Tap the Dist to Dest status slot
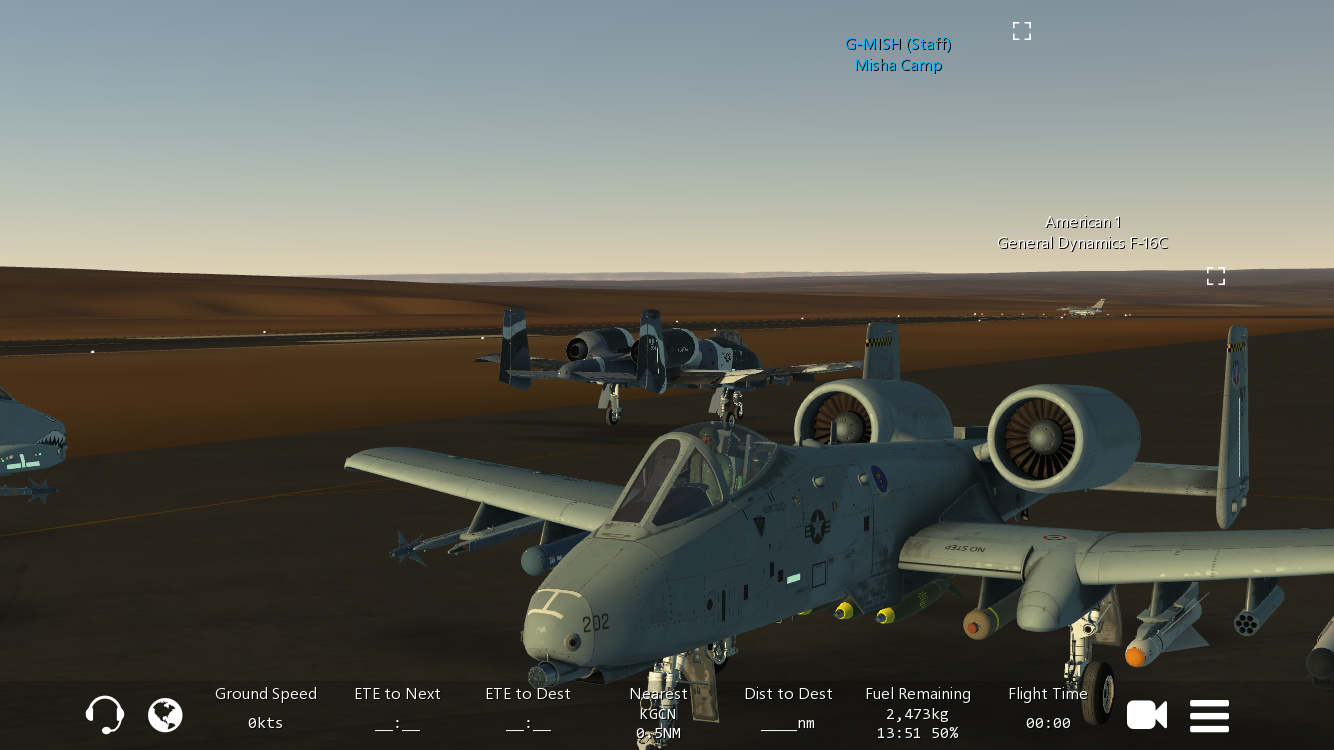1334x750 pixels. tap(788, 708)
